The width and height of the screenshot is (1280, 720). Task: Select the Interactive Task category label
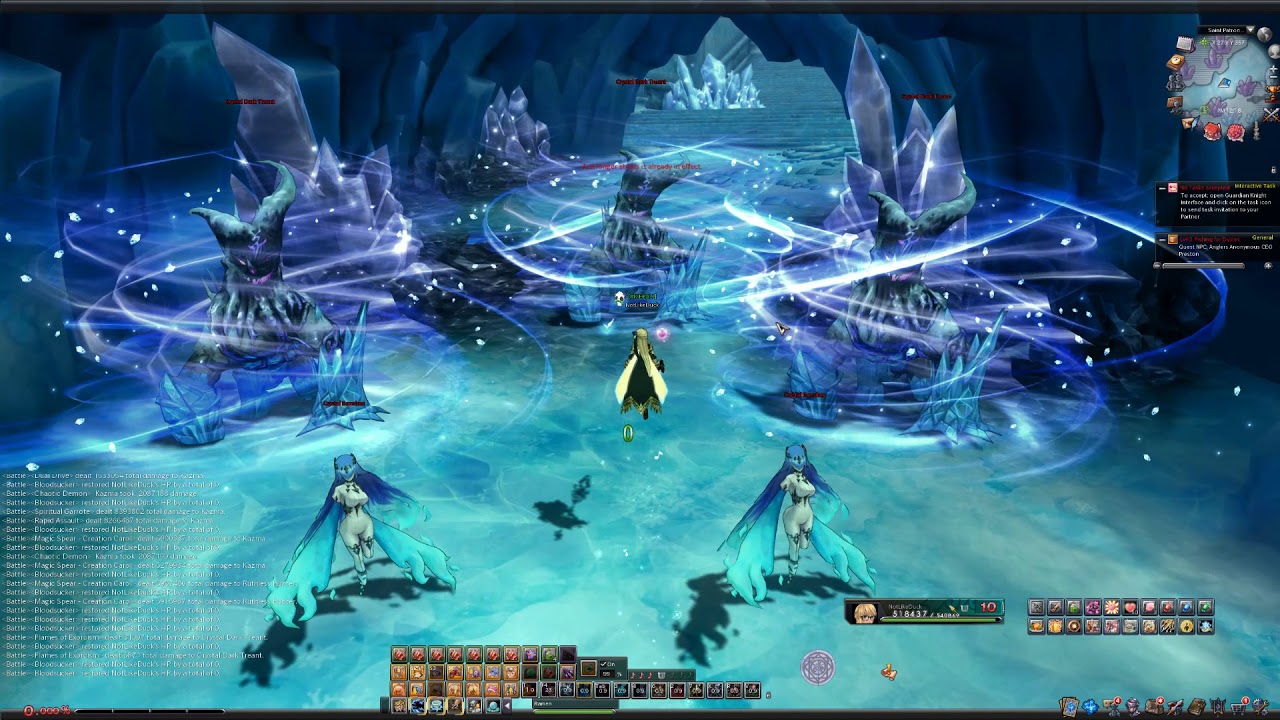pyautogui.click(x=1255, y=187)
